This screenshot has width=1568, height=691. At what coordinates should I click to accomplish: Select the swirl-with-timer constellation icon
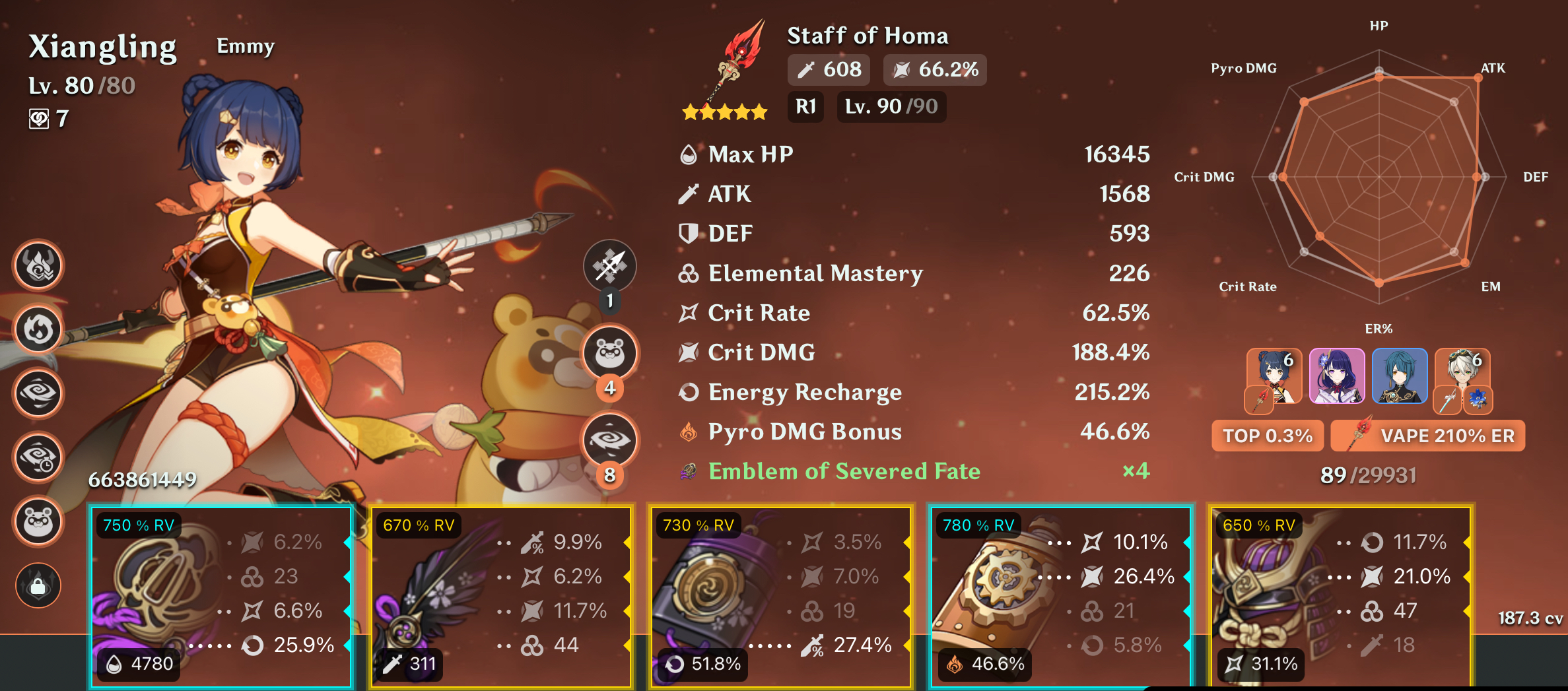pos(38,457)
